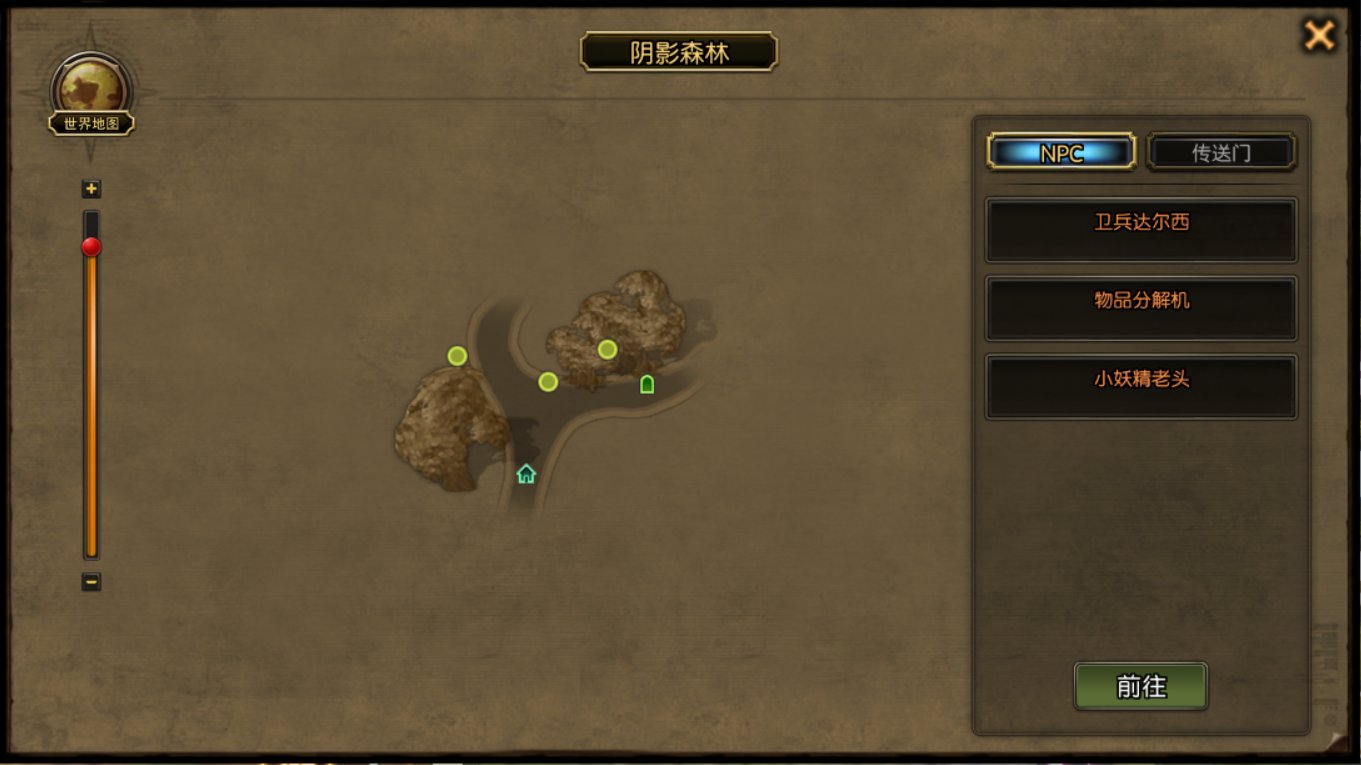The width and height of the screenshot is (1361, 765).
Task: Click the red zoom slider handle
Action: tap(92, 247)
